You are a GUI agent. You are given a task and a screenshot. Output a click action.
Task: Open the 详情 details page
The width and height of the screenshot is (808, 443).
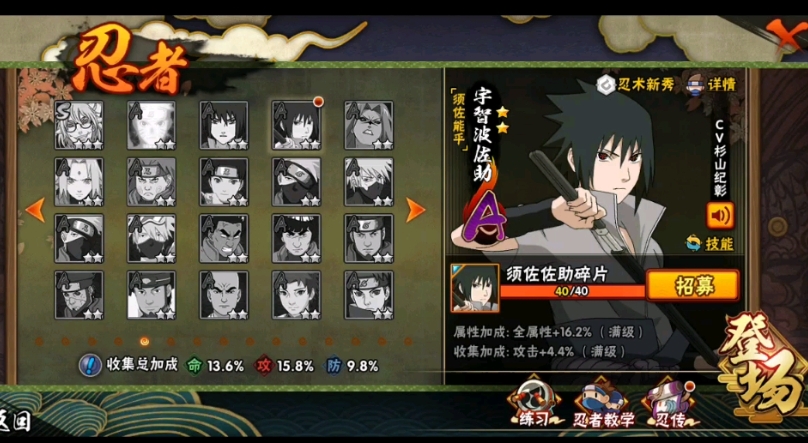711,85
